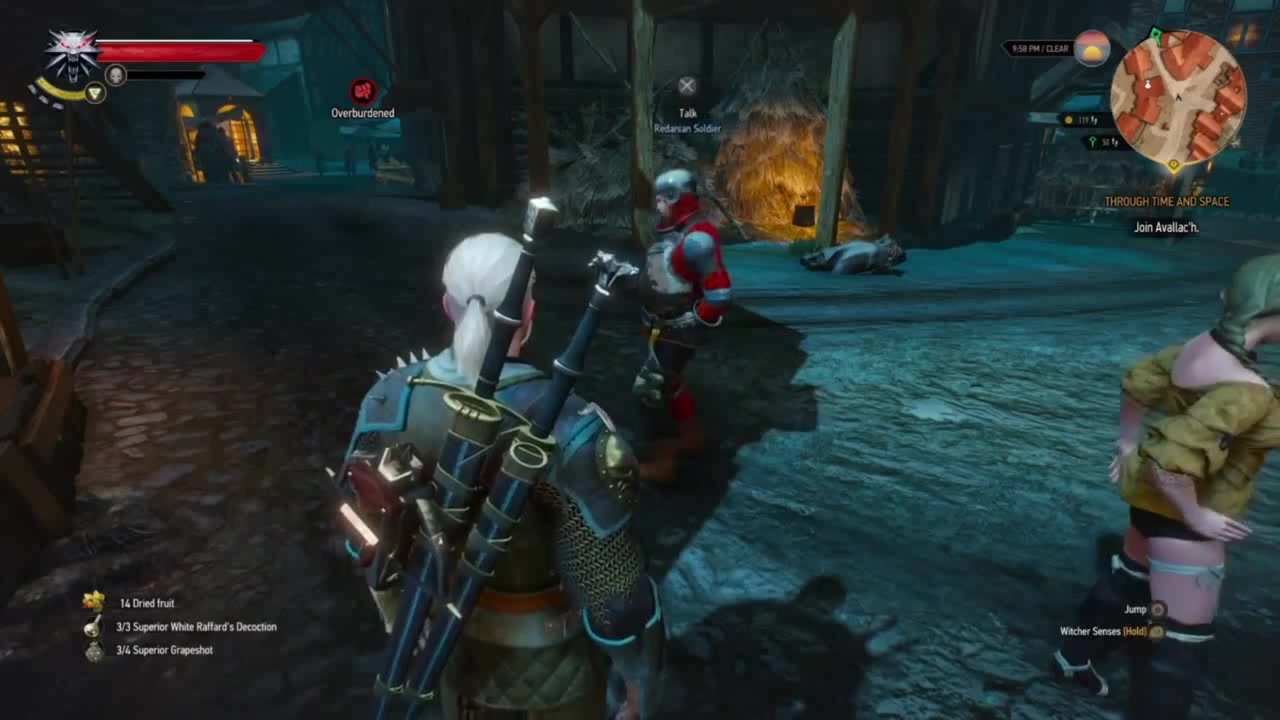The image size is (1280, 720).
Task: Click the yellow active sign icon
Action: click(95, 93)
